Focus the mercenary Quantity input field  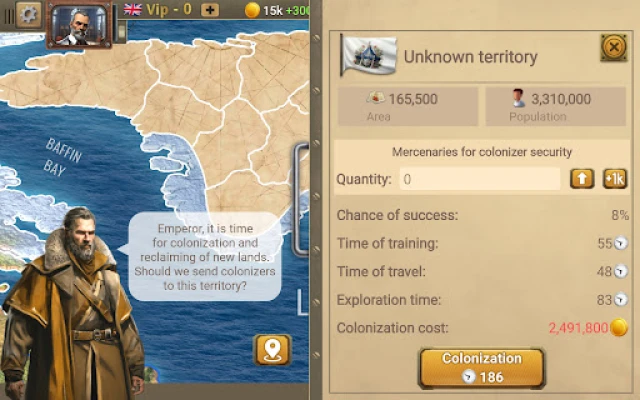(x=480, y=179)
